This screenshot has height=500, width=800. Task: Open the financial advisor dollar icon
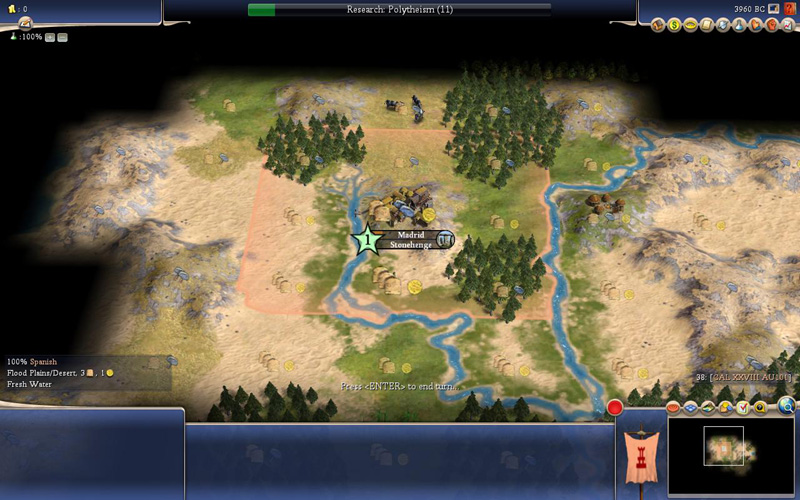(674, 25)
